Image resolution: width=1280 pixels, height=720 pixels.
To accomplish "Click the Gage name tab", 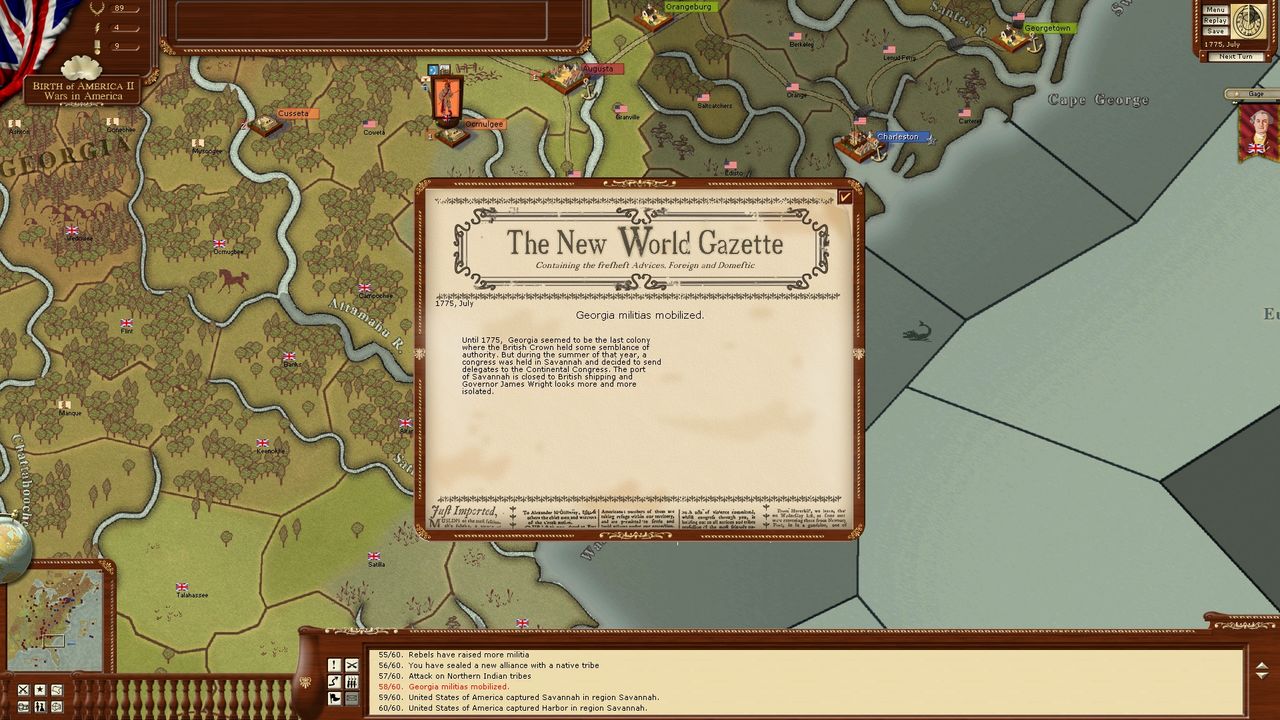I will (1255, 94).
